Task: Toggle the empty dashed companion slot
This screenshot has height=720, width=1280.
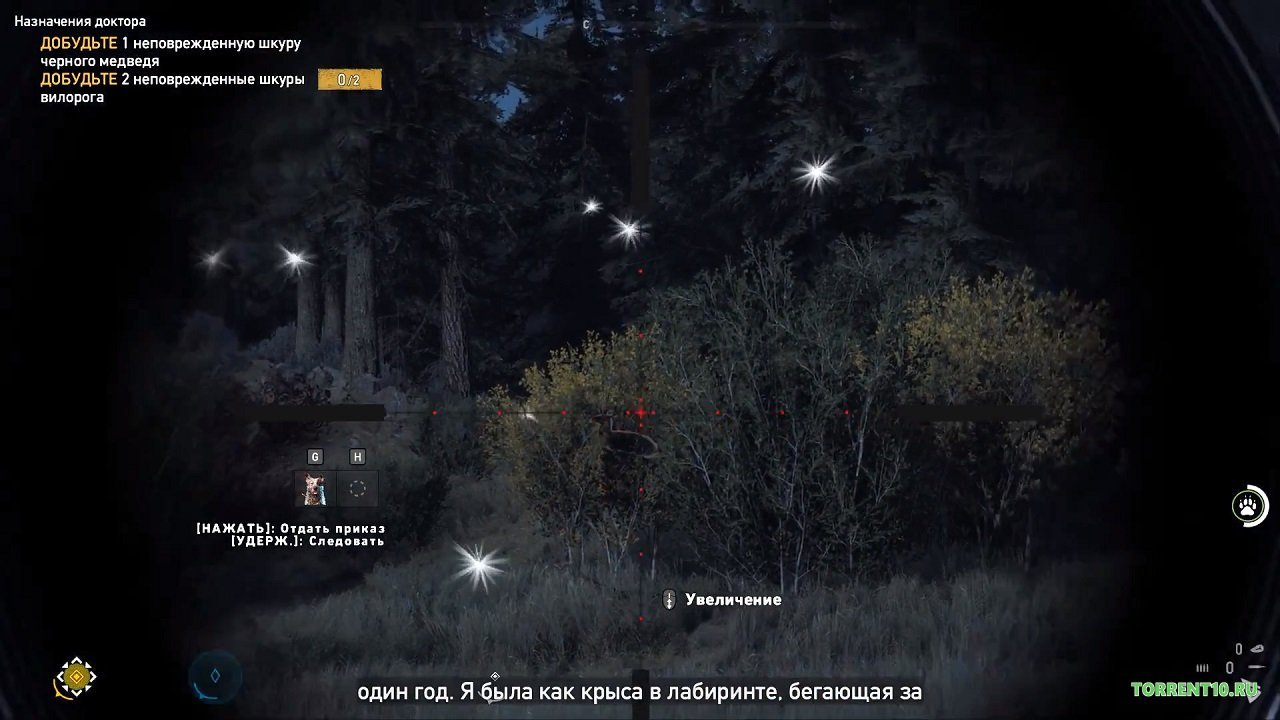Action: coord(358,488)
